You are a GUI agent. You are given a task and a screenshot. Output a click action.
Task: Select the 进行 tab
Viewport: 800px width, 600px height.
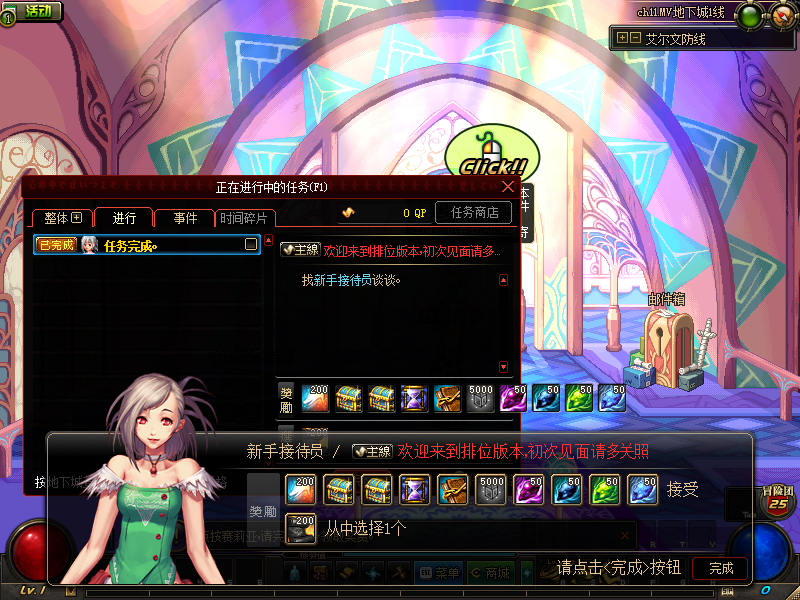point(124,218)
